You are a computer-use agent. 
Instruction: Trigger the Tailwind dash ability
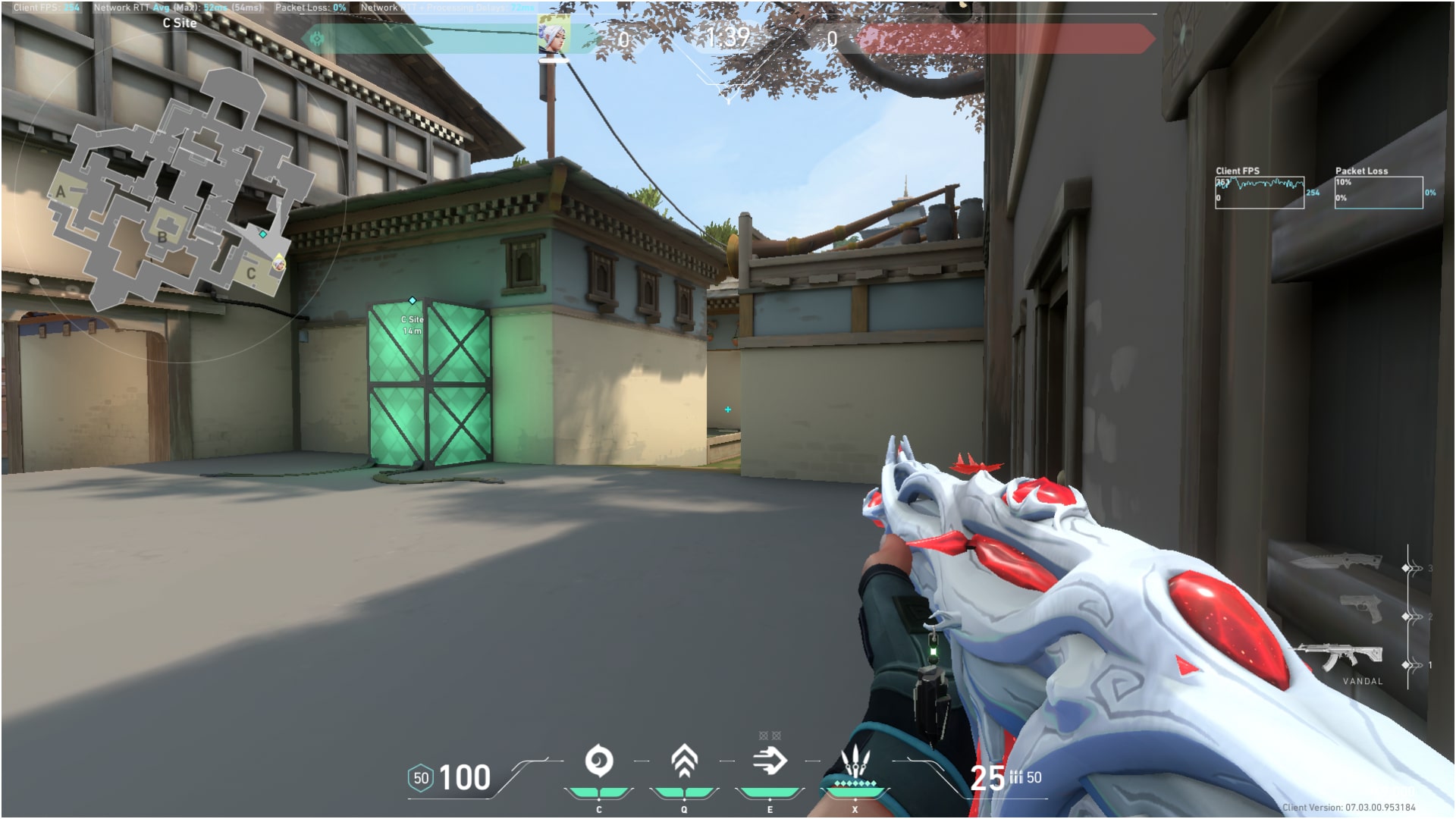[x=770, y=761]
